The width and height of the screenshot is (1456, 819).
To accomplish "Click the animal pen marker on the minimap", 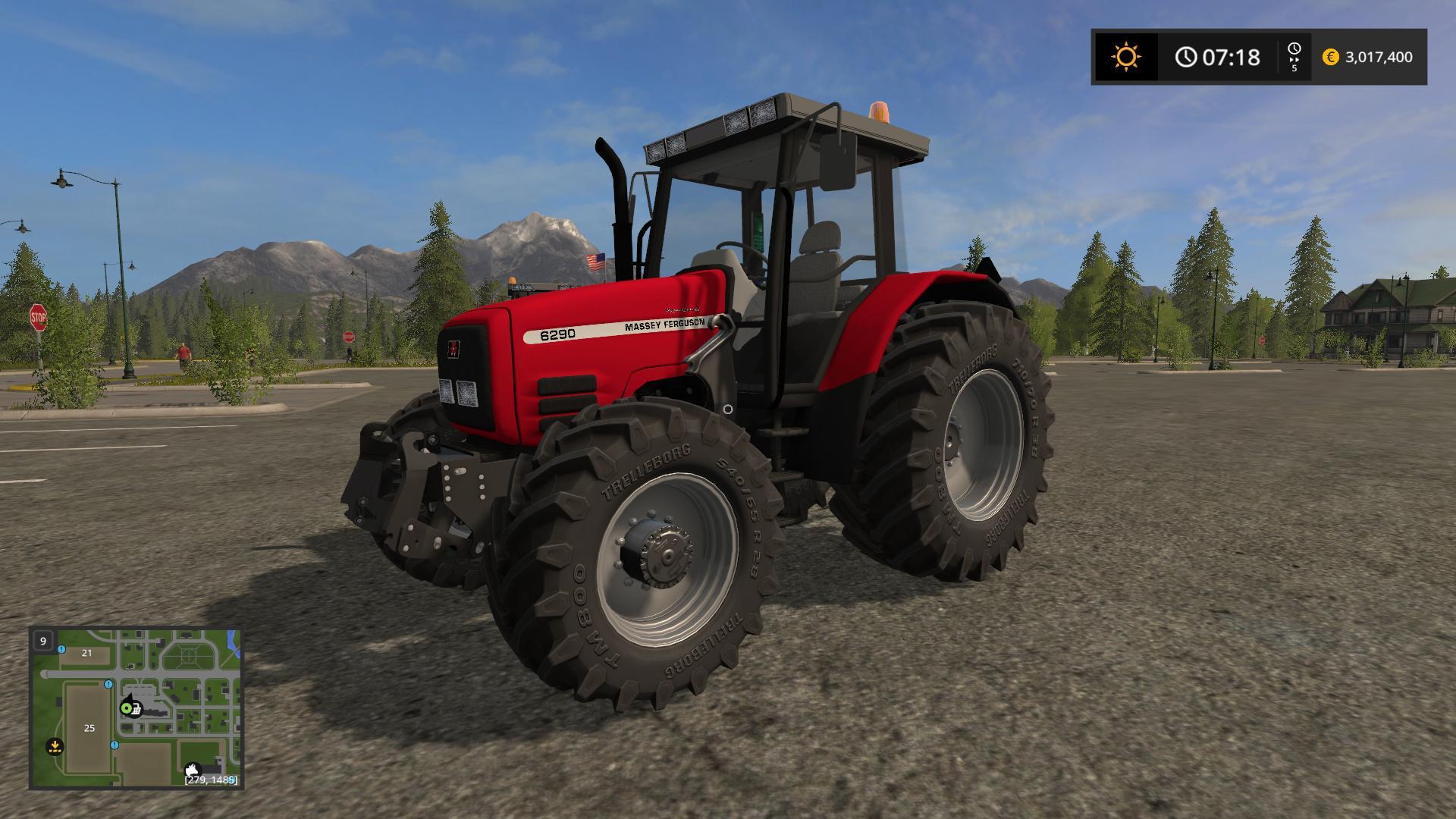I will pyautogui.click(x=193, y=770).
